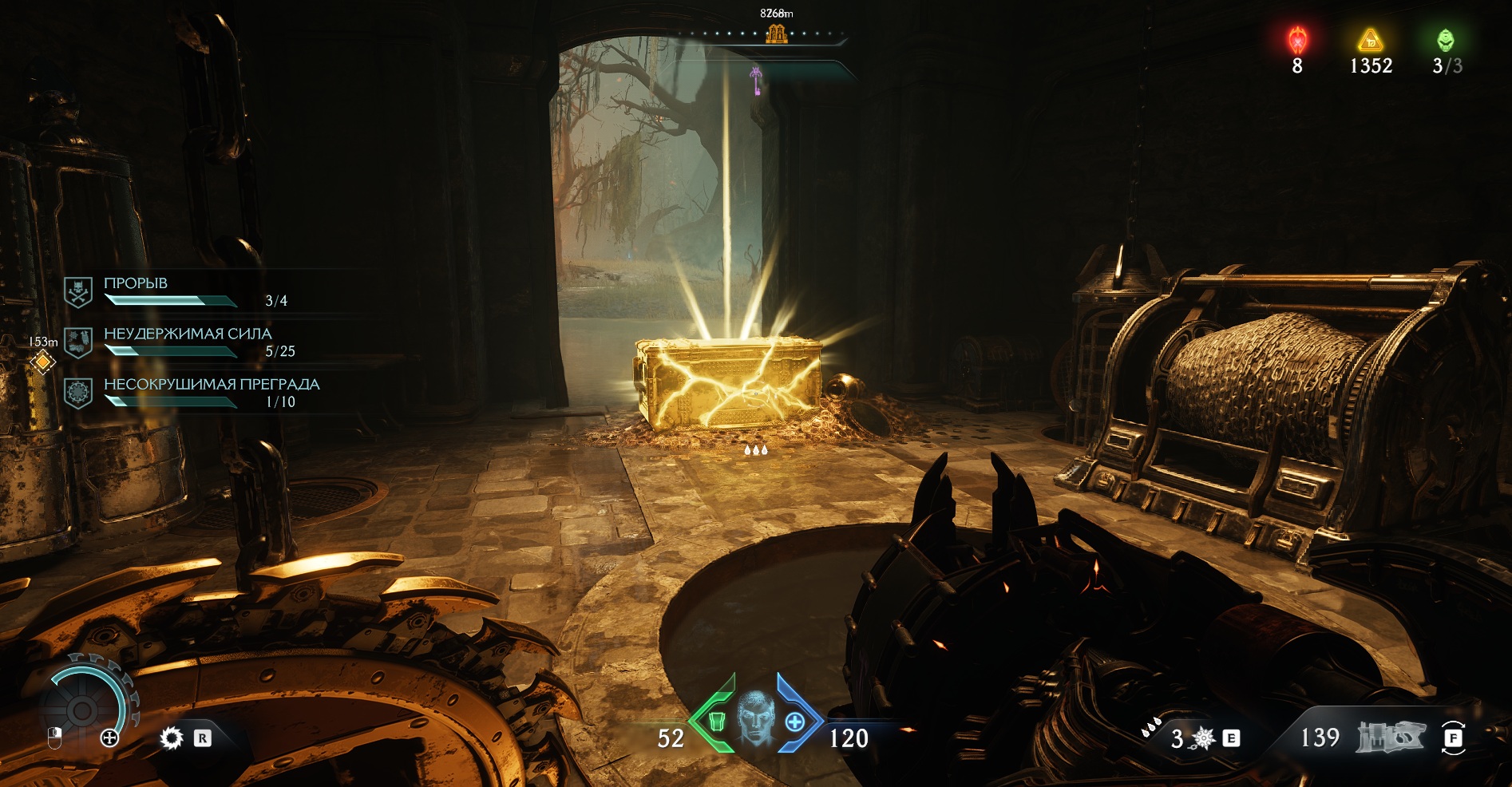Screen dimensions: 1512x787
Task: Select the green skull life sigil icon
Action: [x=1445, y=40]
